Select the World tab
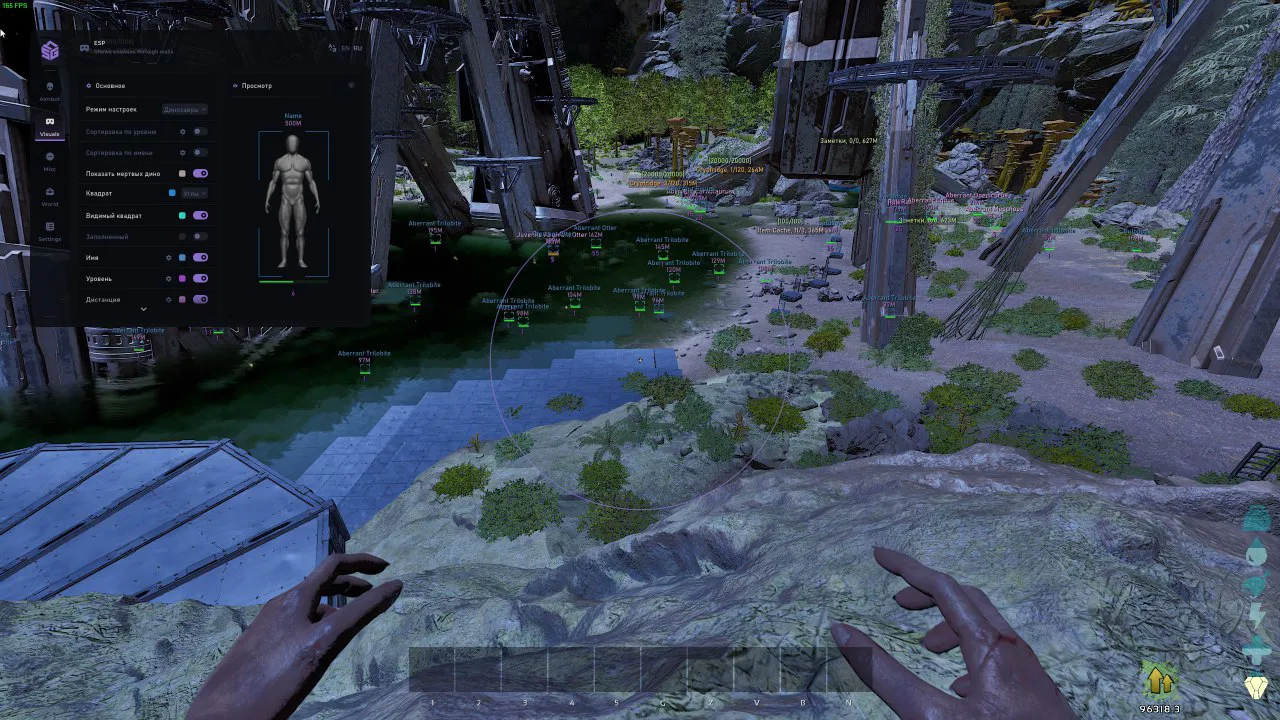1280x720 pixels. click(x=50, y=196)
